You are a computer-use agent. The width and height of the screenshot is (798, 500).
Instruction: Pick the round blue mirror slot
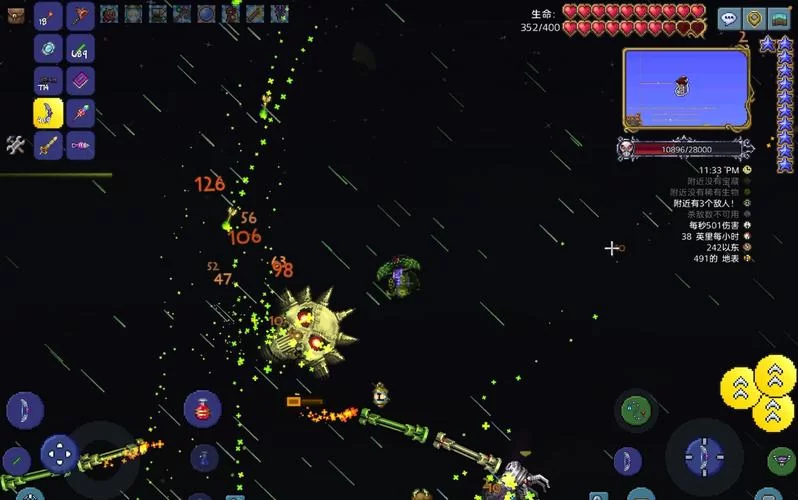(48, 49)
